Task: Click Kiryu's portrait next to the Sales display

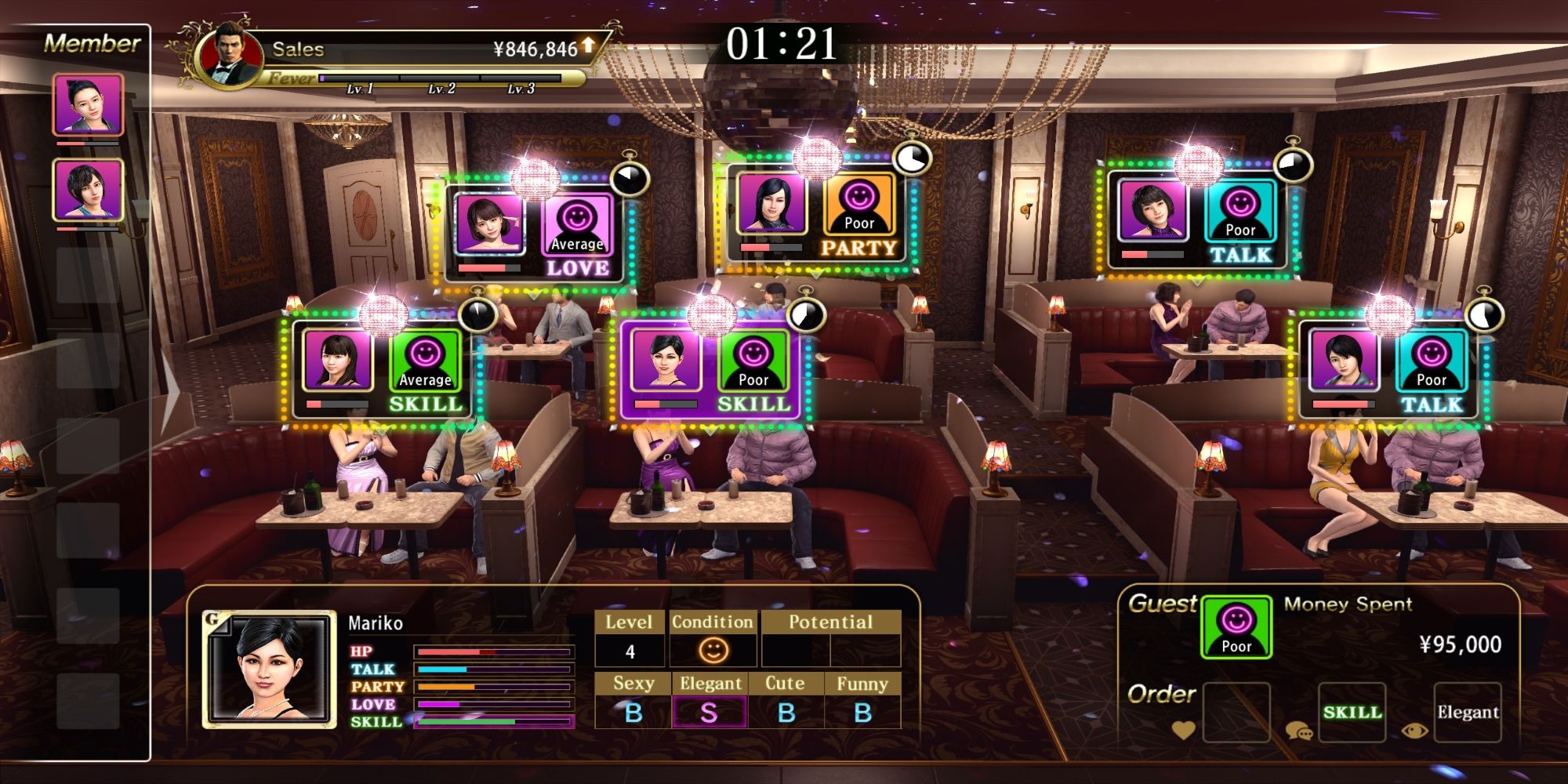Action: click(x=227, y=53)
